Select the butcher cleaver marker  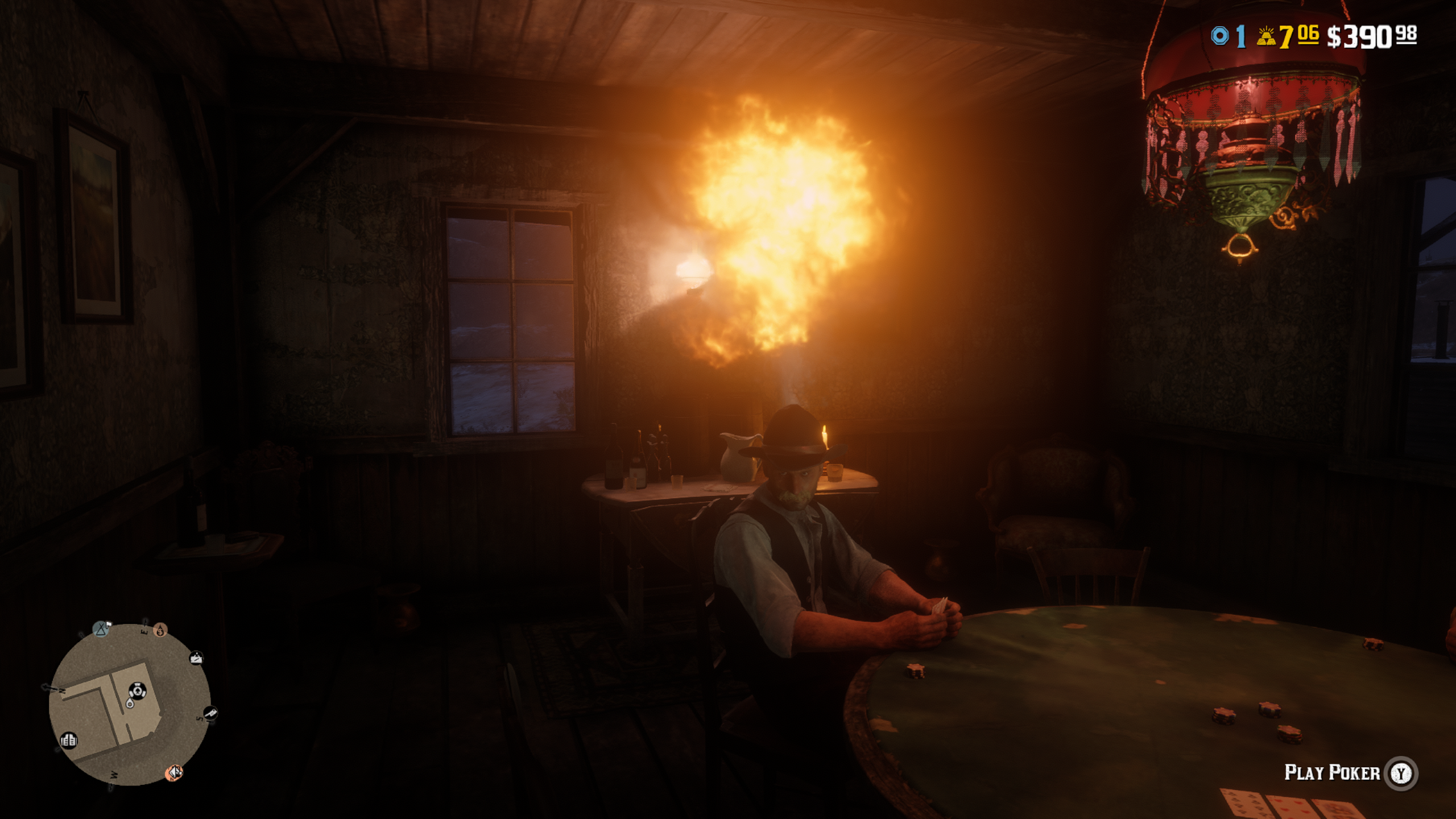pos(210,712)
